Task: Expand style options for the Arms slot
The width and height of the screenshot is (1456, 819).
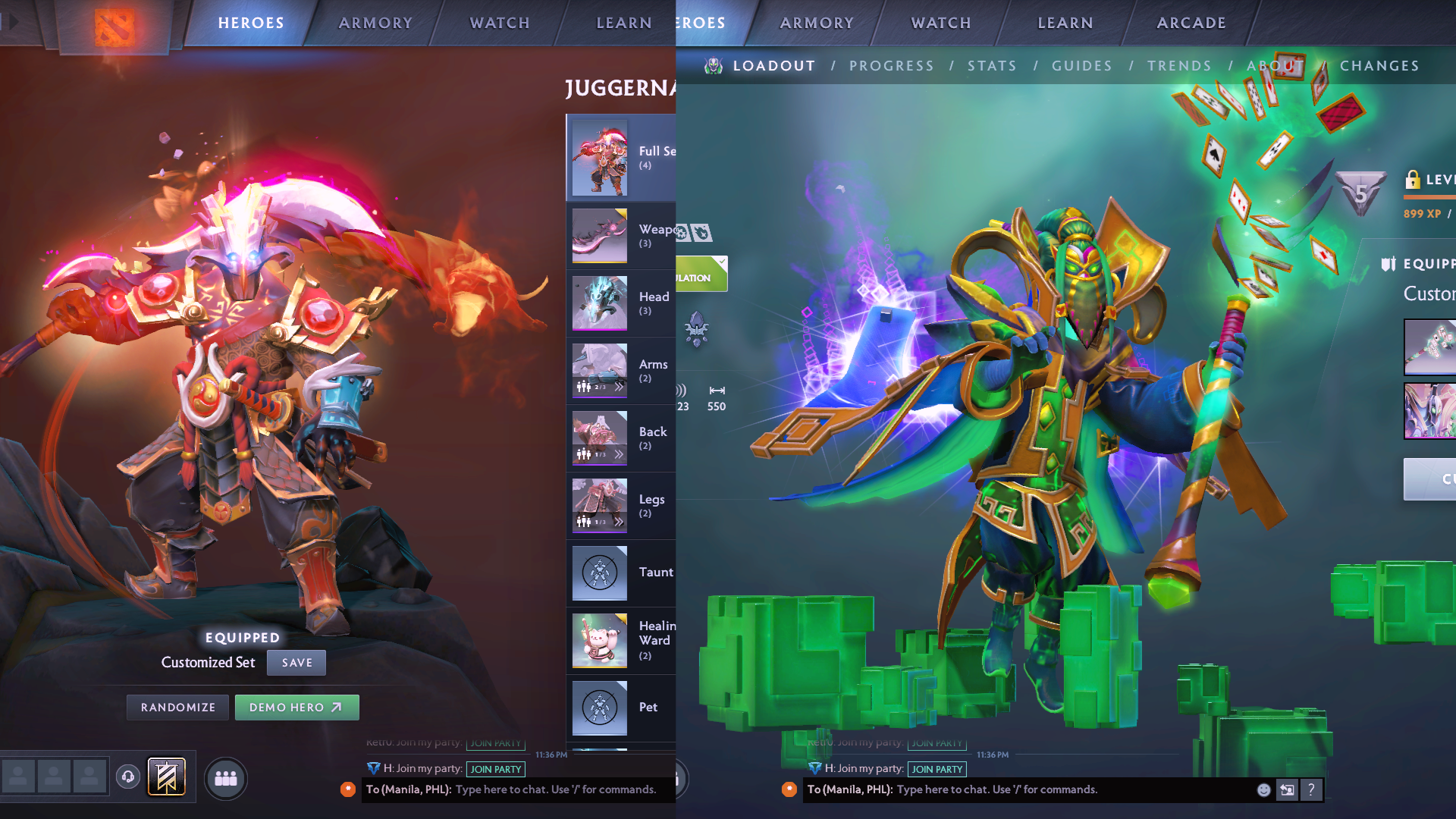Action: (x=617, y=387)
